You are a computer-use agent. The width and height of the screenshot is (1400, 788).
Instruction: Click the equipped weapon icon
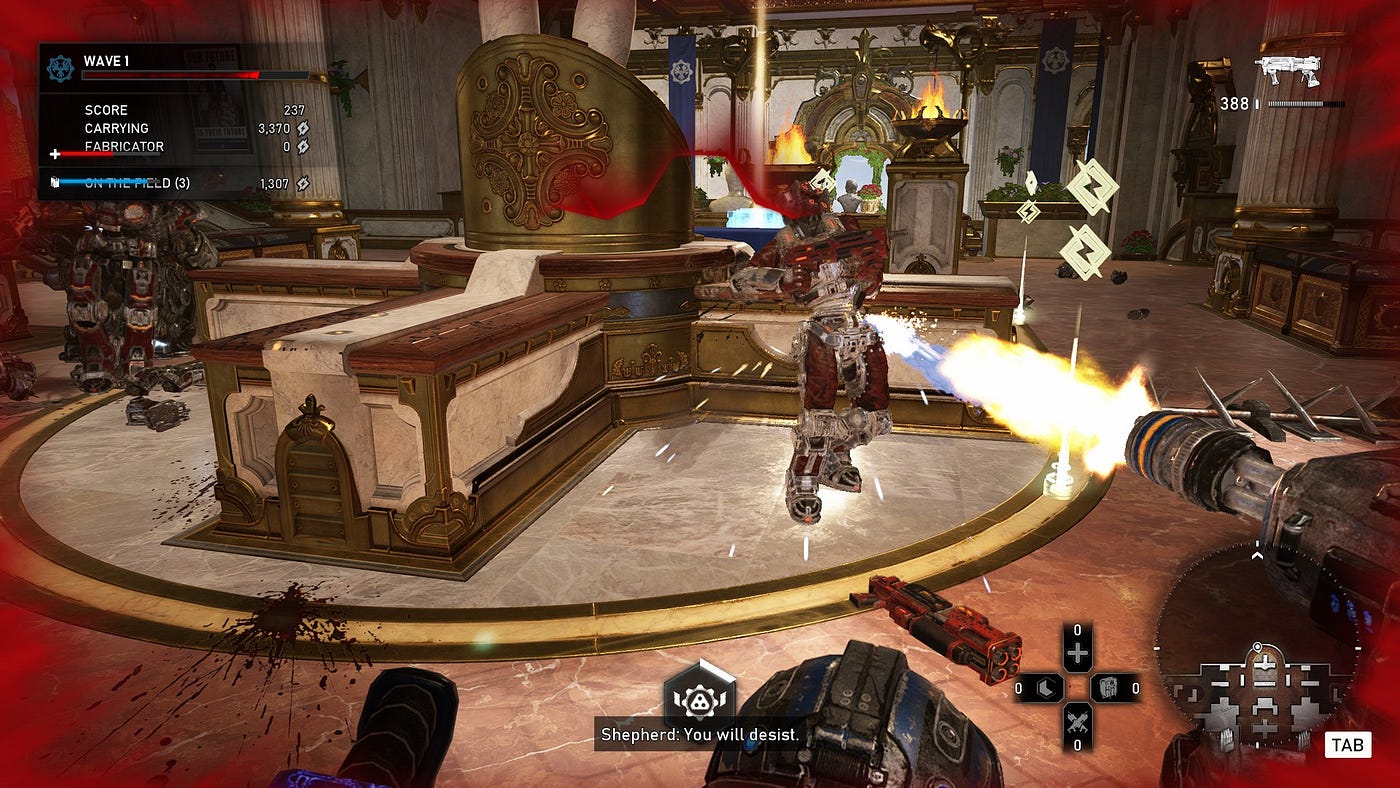coord(1288,70)
